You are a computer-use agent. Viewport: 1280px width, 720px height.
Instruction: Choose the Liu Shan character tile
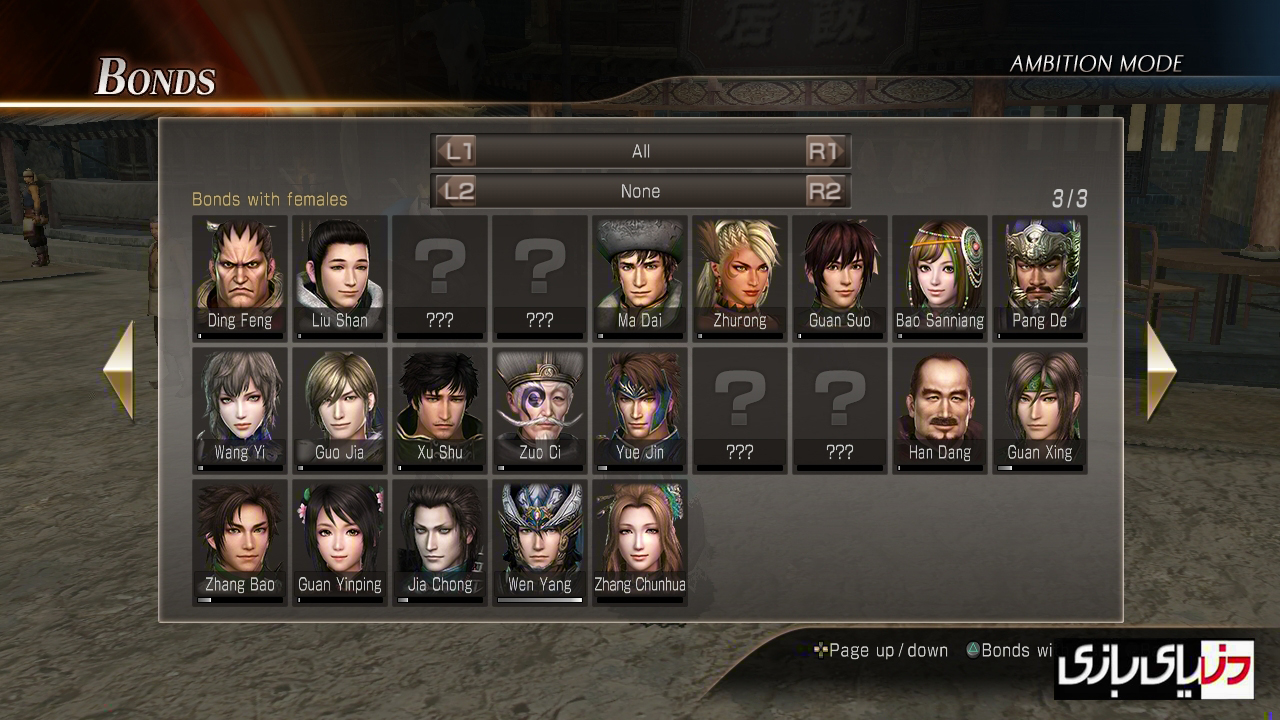[x=340, y=278]
